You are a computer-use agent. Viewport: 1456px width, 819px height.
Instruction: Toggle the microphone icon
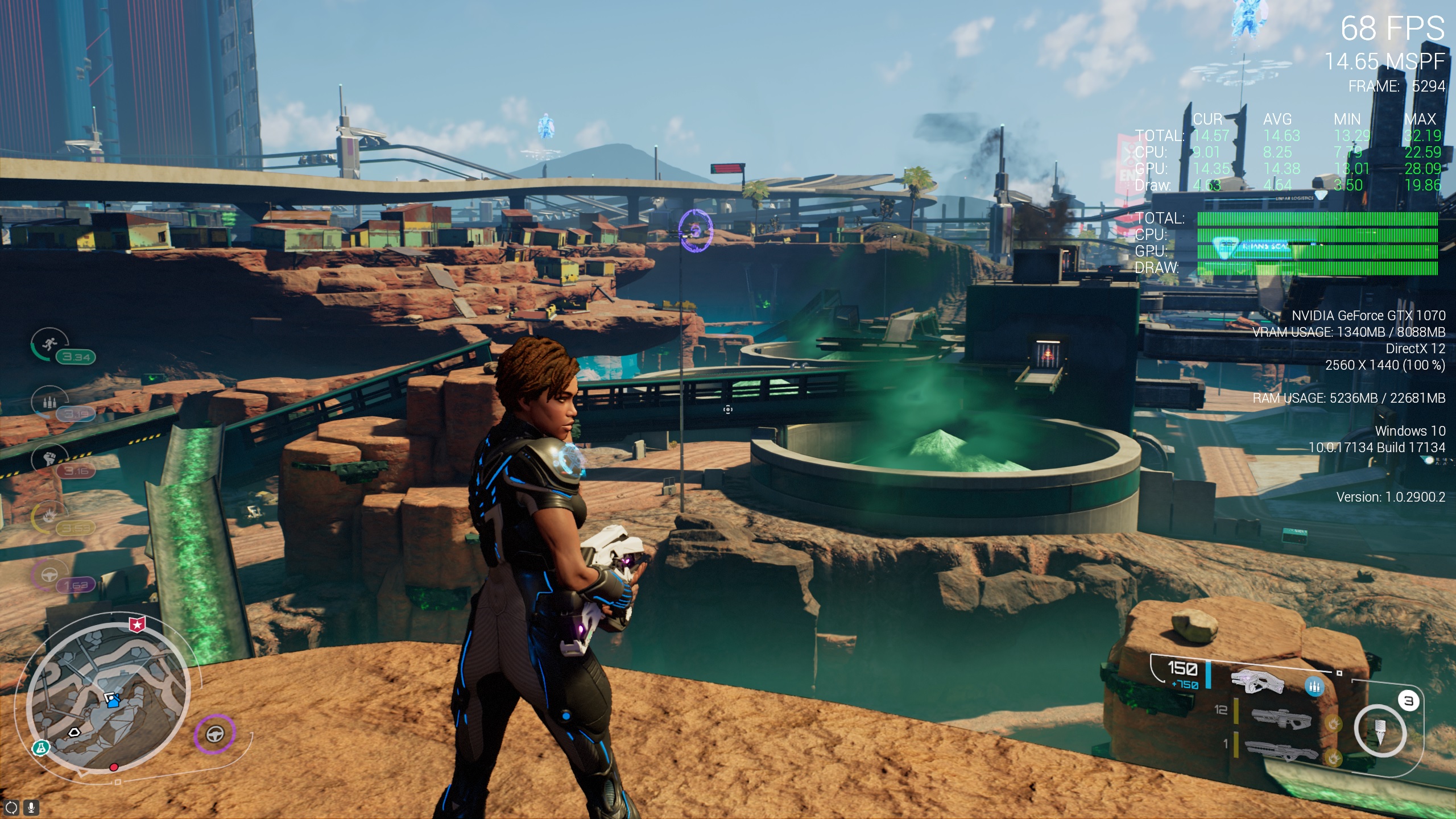(x=31, y=807)
